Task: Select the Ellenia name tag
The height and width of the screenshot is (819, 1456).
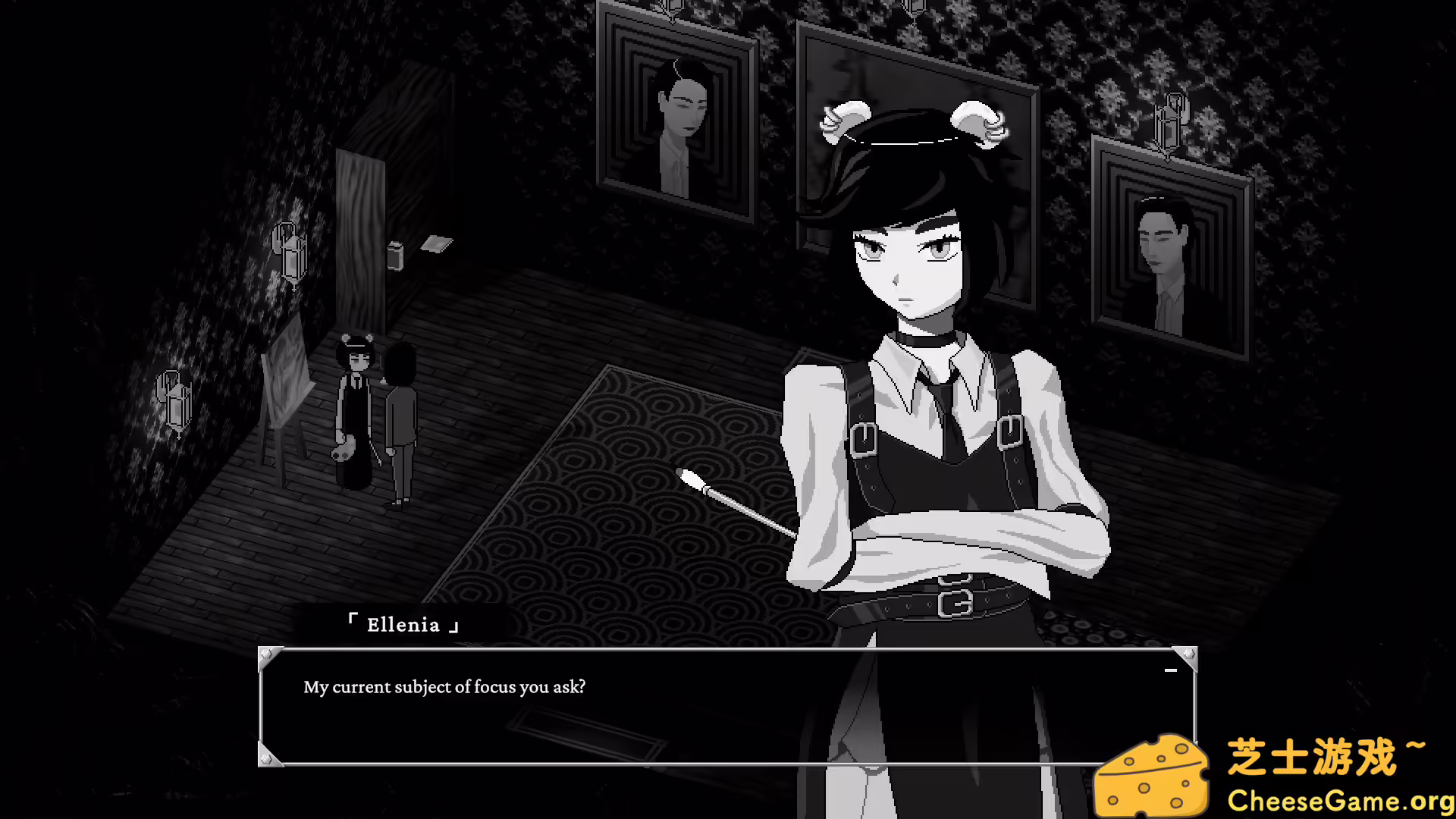Action: tap(404, 623)
